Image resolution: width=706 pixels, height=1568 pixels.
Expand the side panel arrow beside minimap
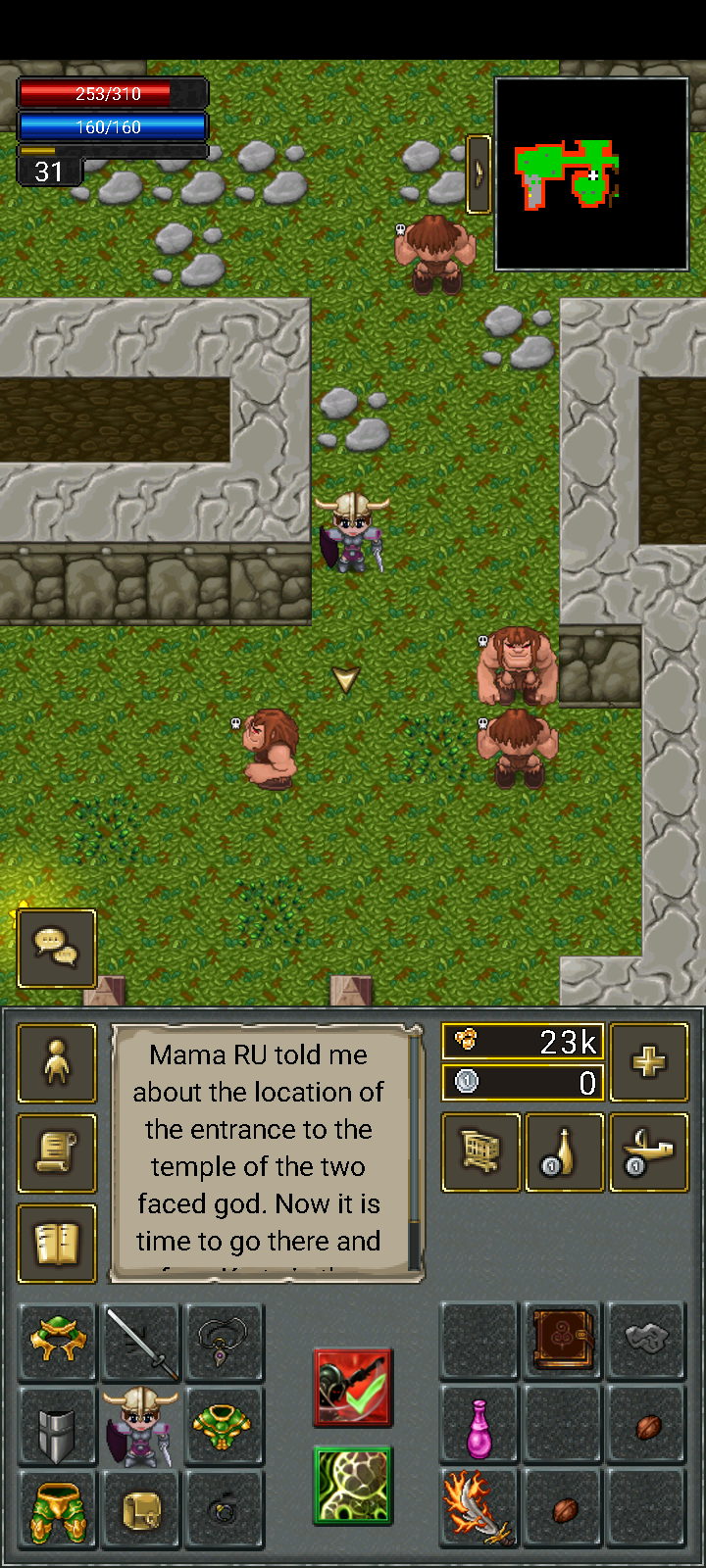point(479,173)
